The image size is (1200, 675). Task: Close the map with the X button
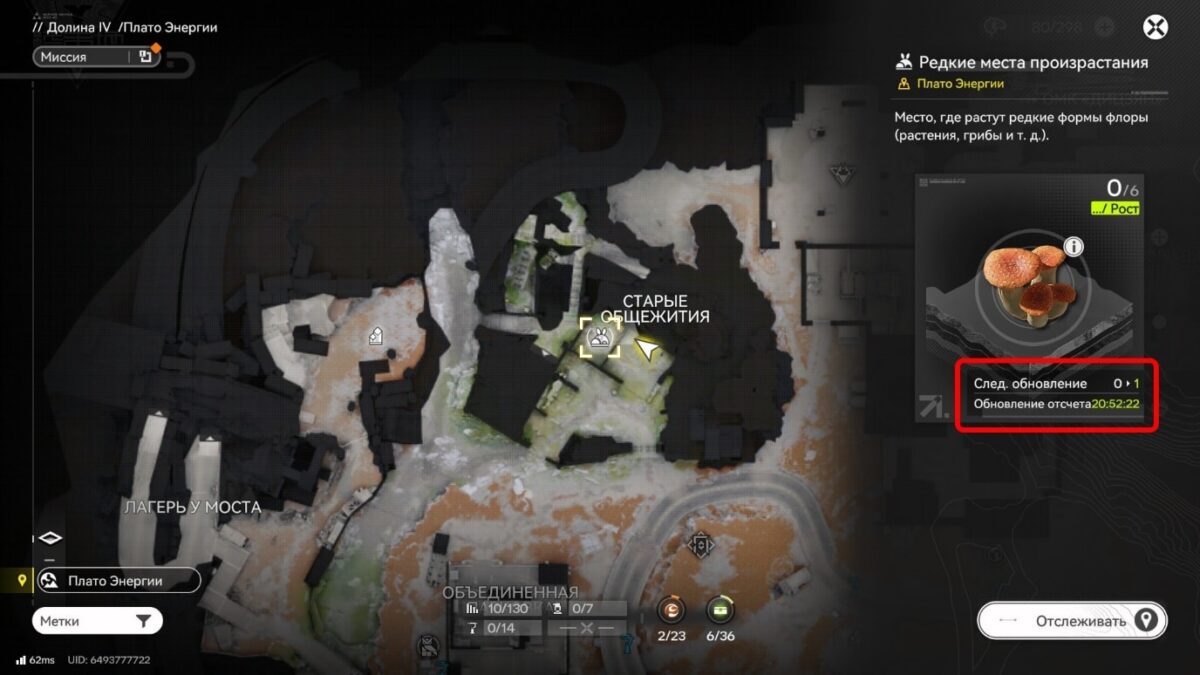(x=1155, y=27)
